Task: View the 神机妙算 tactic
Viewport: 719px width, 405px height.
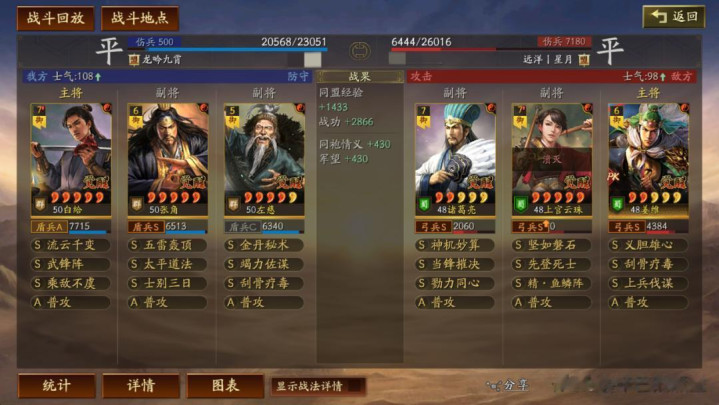Action: pos(455,245)
